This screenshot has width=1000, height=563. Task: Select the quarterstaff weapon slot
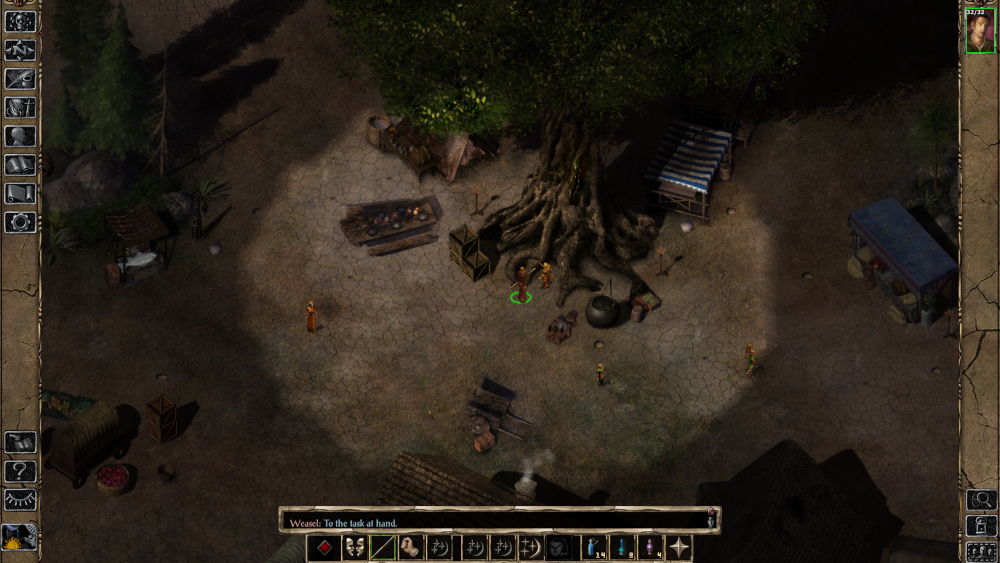383,548
